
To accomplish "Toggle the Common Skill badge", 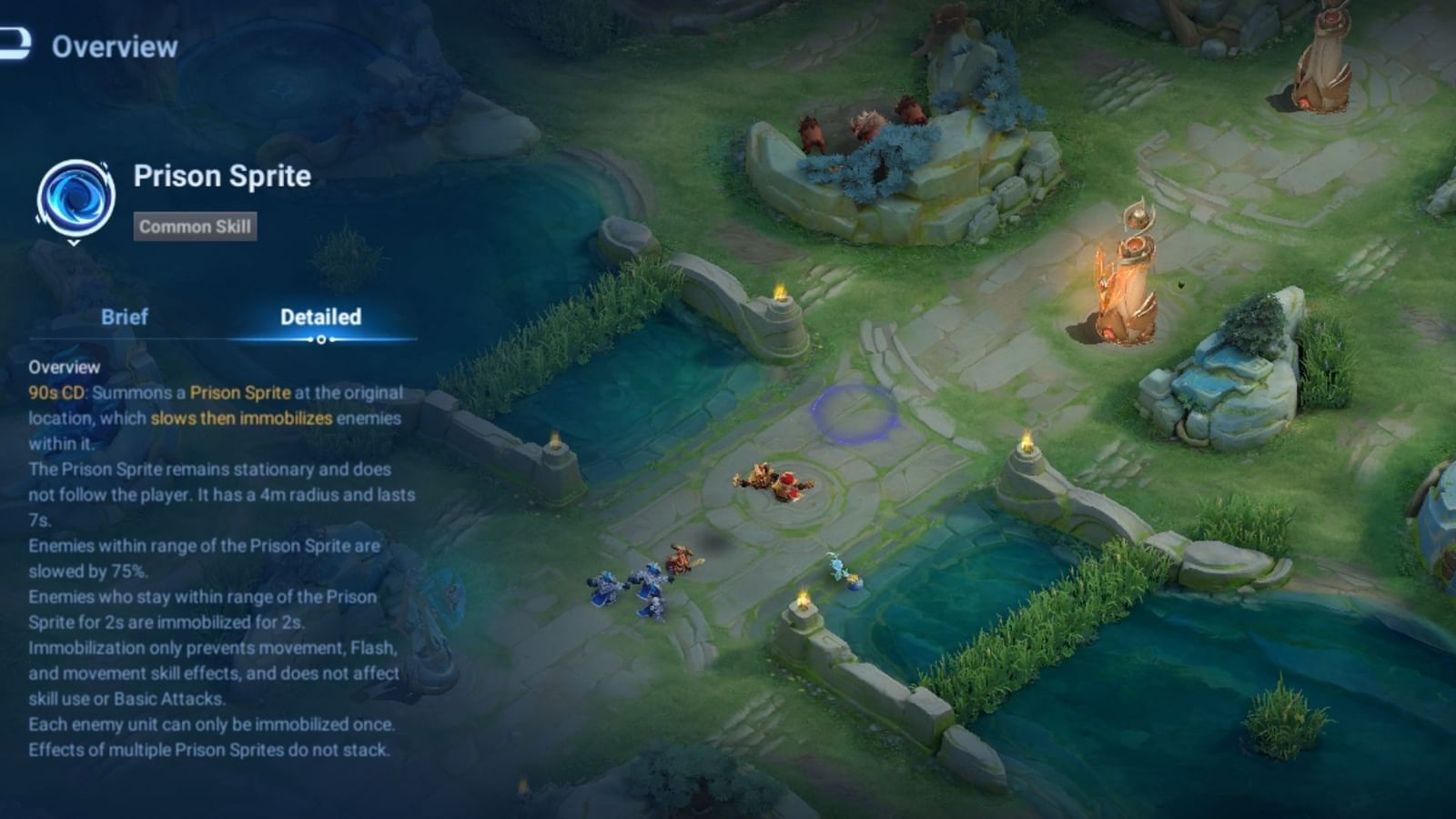I will coord(194,227).
